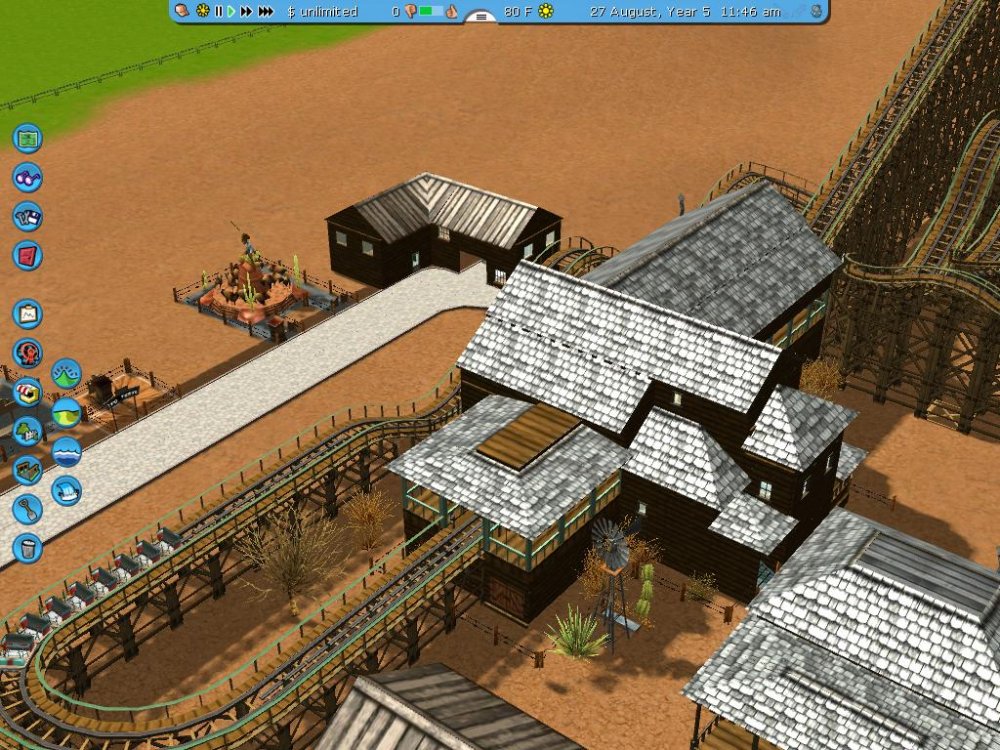Activate the shovel terrain tools icon
Screen dimensions: 1000x750
pos(27,509)
